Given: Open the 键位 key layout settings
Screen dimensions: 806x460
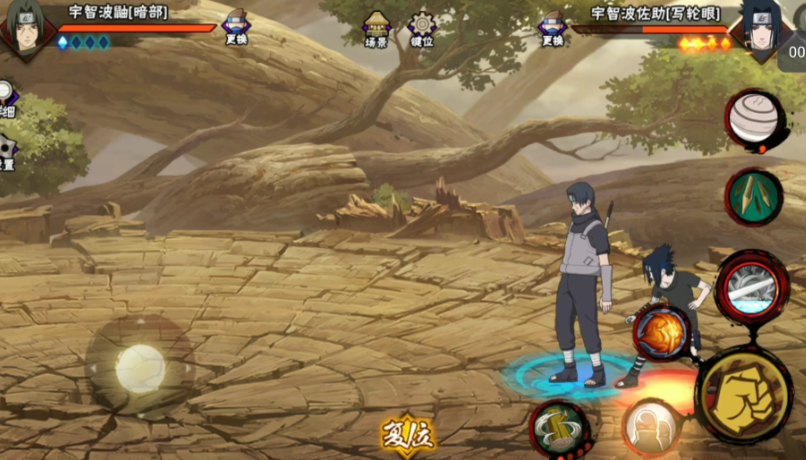Looking at the screenshot, I should [422, 28].
